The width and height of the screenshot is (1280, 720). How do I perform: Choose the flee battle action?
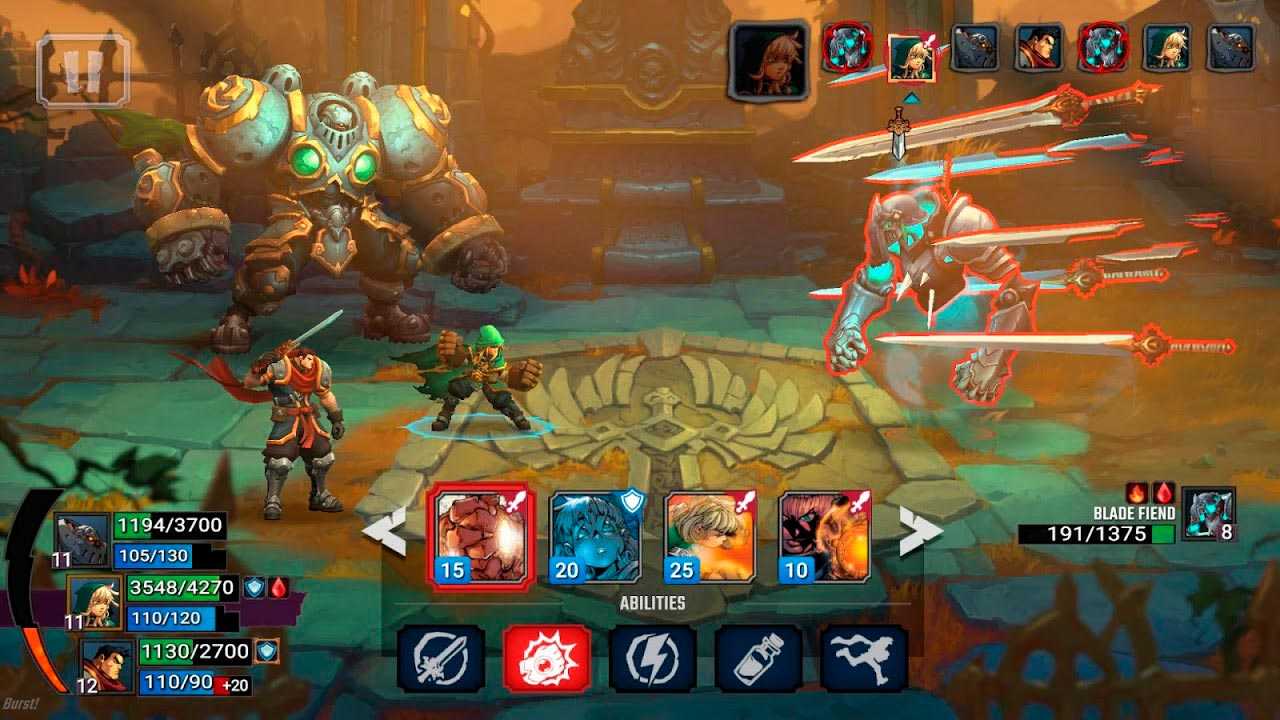[864, 659]
